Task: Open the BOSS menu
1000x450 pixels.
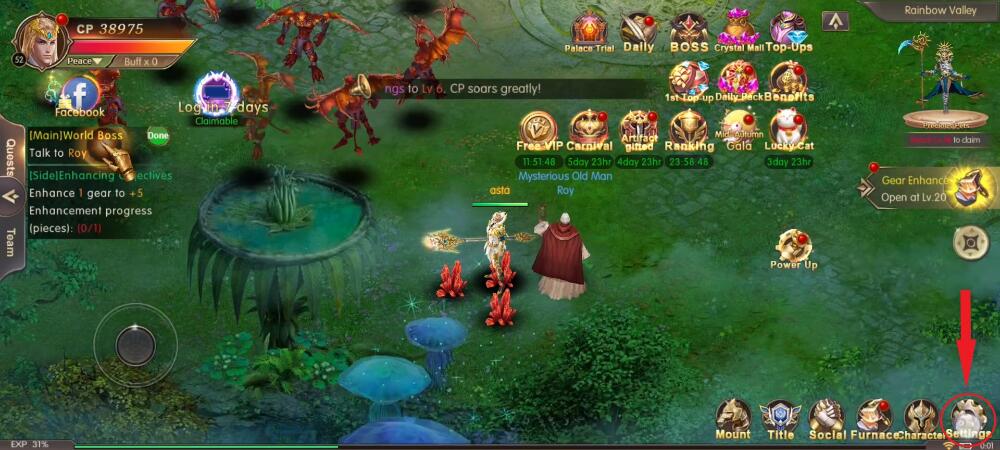Action: tap(688, 31)
